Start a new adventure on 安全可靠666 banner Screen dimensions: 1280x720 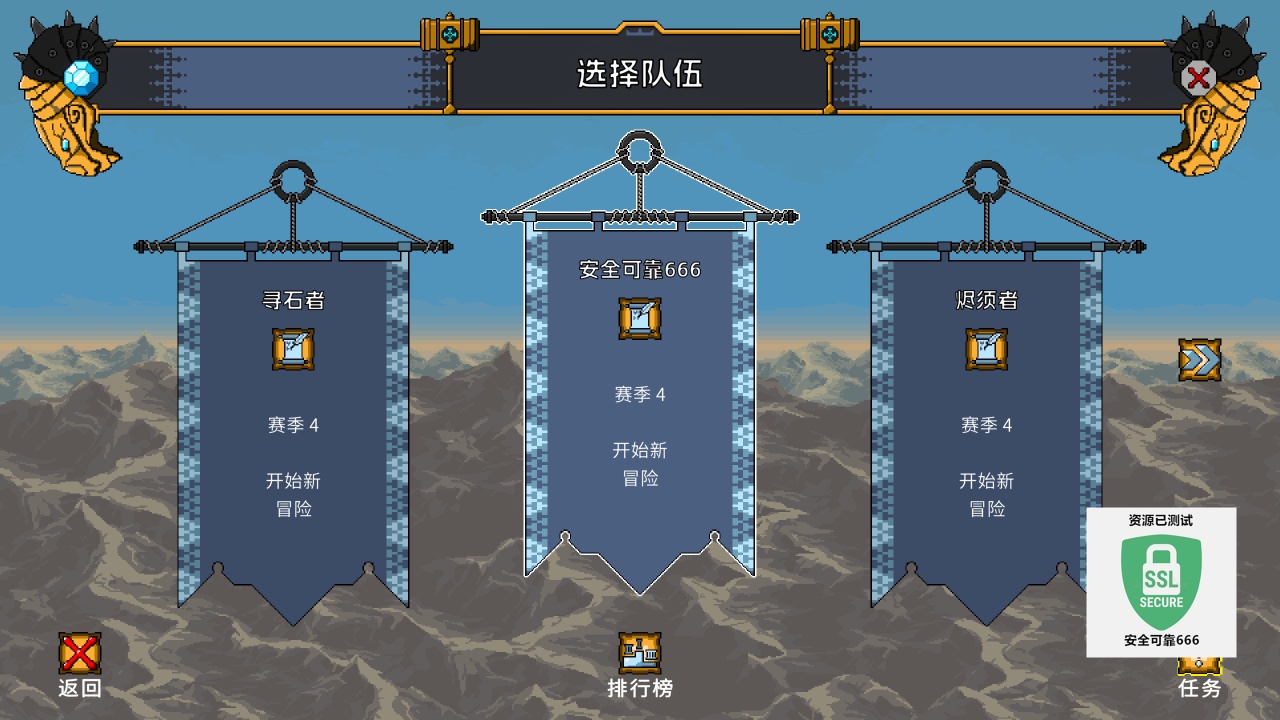coord(640,466)
